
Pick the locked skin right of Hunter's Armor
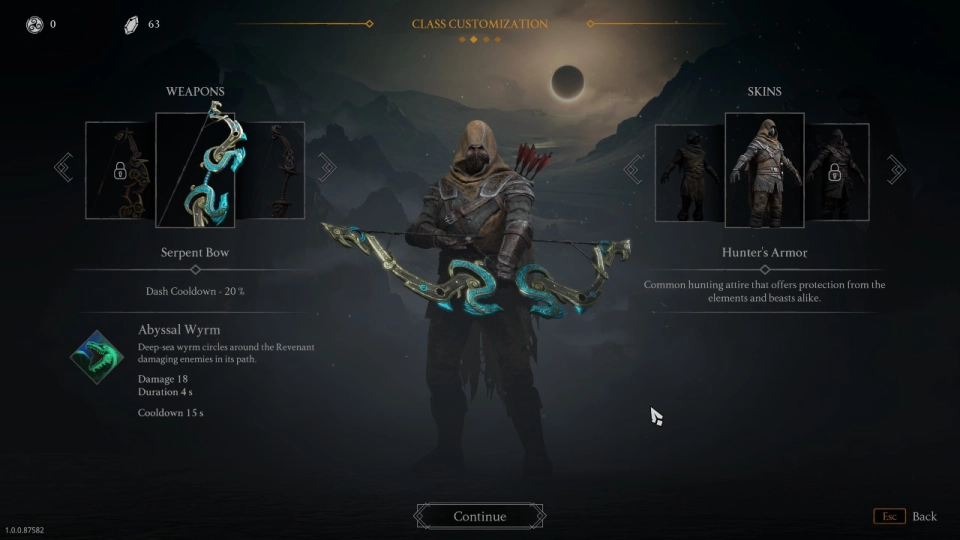(838, 172)
